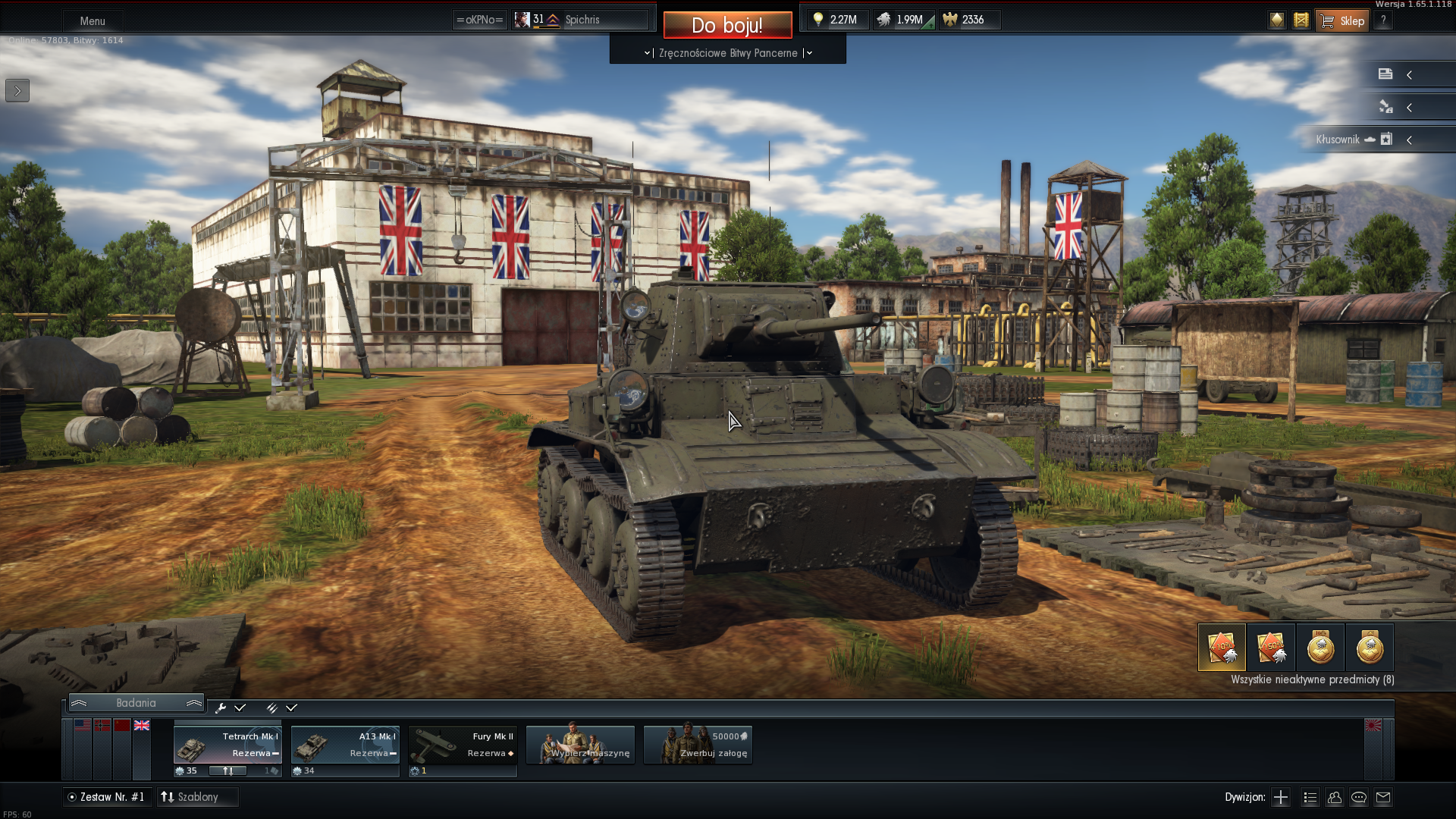Open the game mode selector dropdown
This screenshot has width=1456, height=819.
[728, 53]
